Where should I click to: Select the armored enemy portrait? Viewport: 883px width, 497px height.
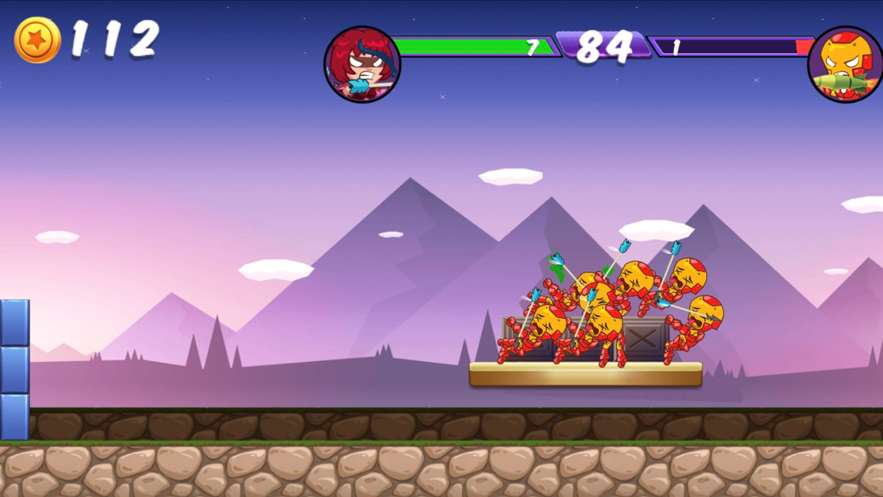point(846,65)
